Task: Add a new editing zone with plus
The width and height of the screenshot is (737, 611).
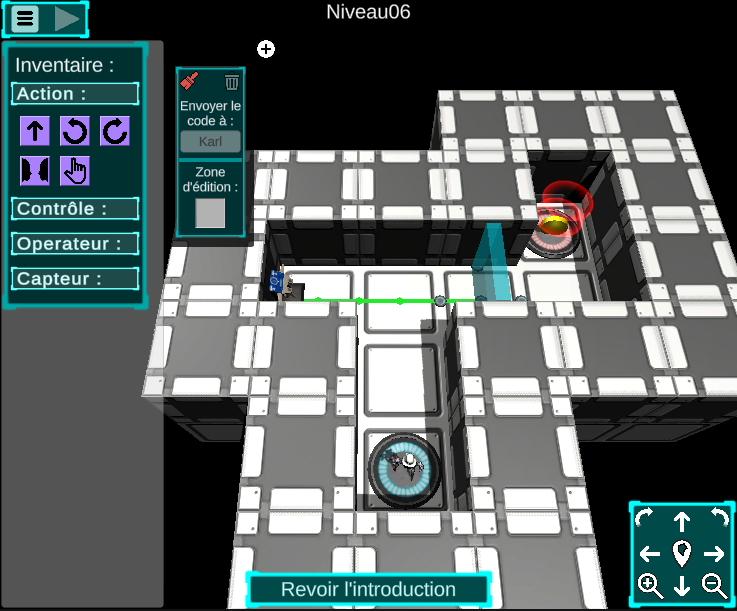Action: pyautogui.click(x=266, y=49)
